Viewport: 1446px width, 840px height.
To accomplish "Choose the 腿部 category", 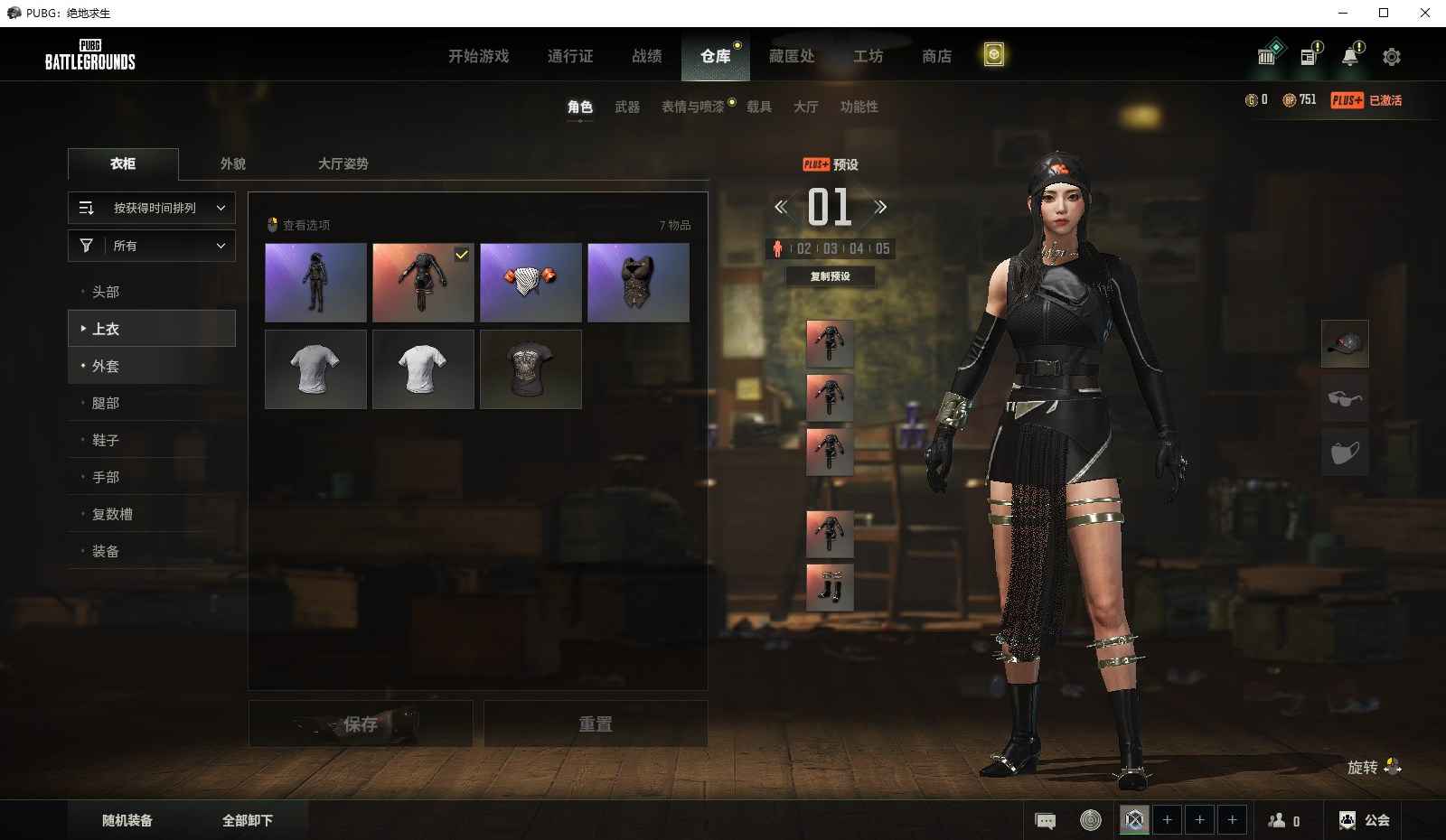I will pyautogui.click(x=106, y=403).
